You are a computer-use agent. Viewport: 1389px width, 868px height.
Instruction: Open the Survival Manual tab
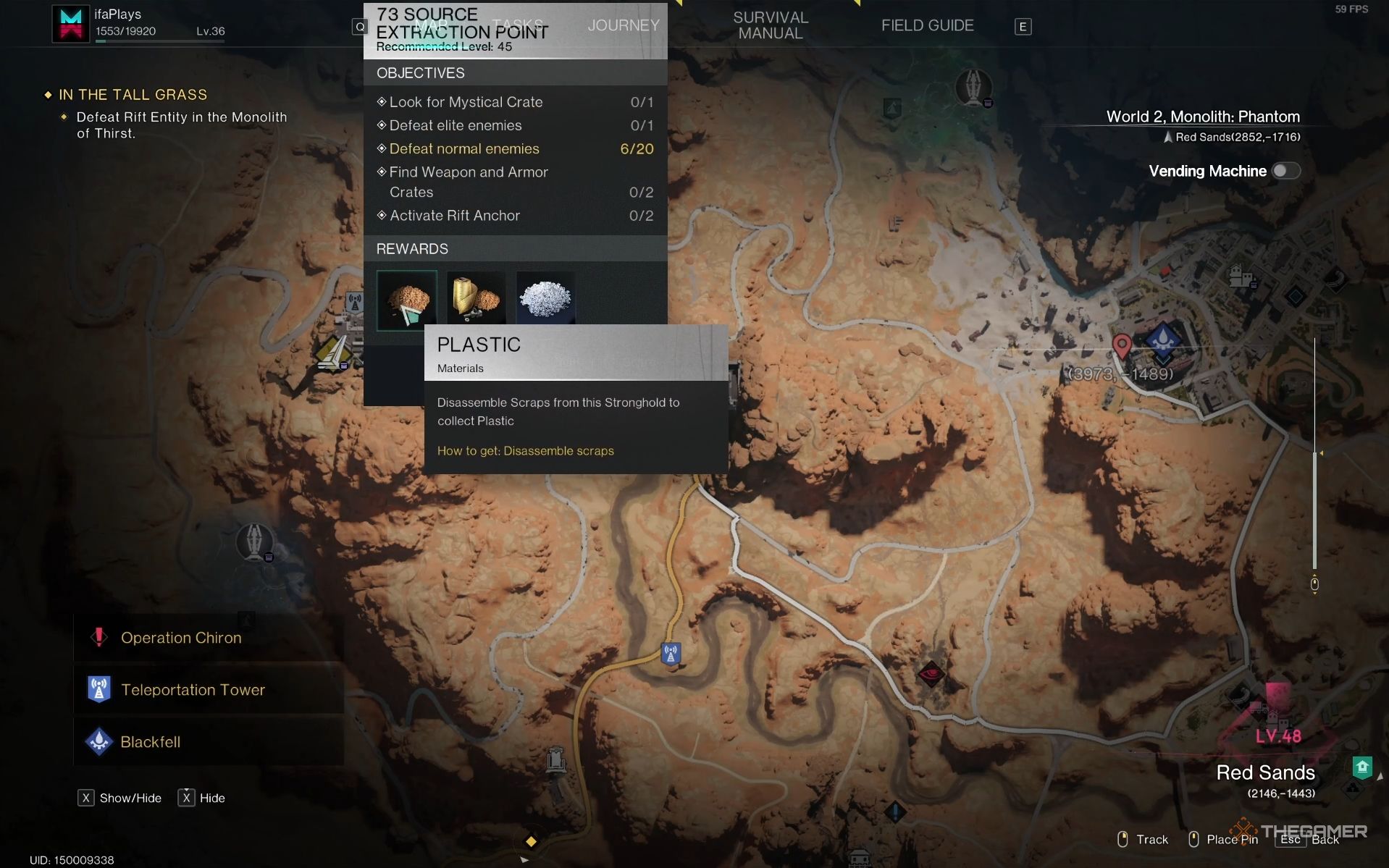770,25
